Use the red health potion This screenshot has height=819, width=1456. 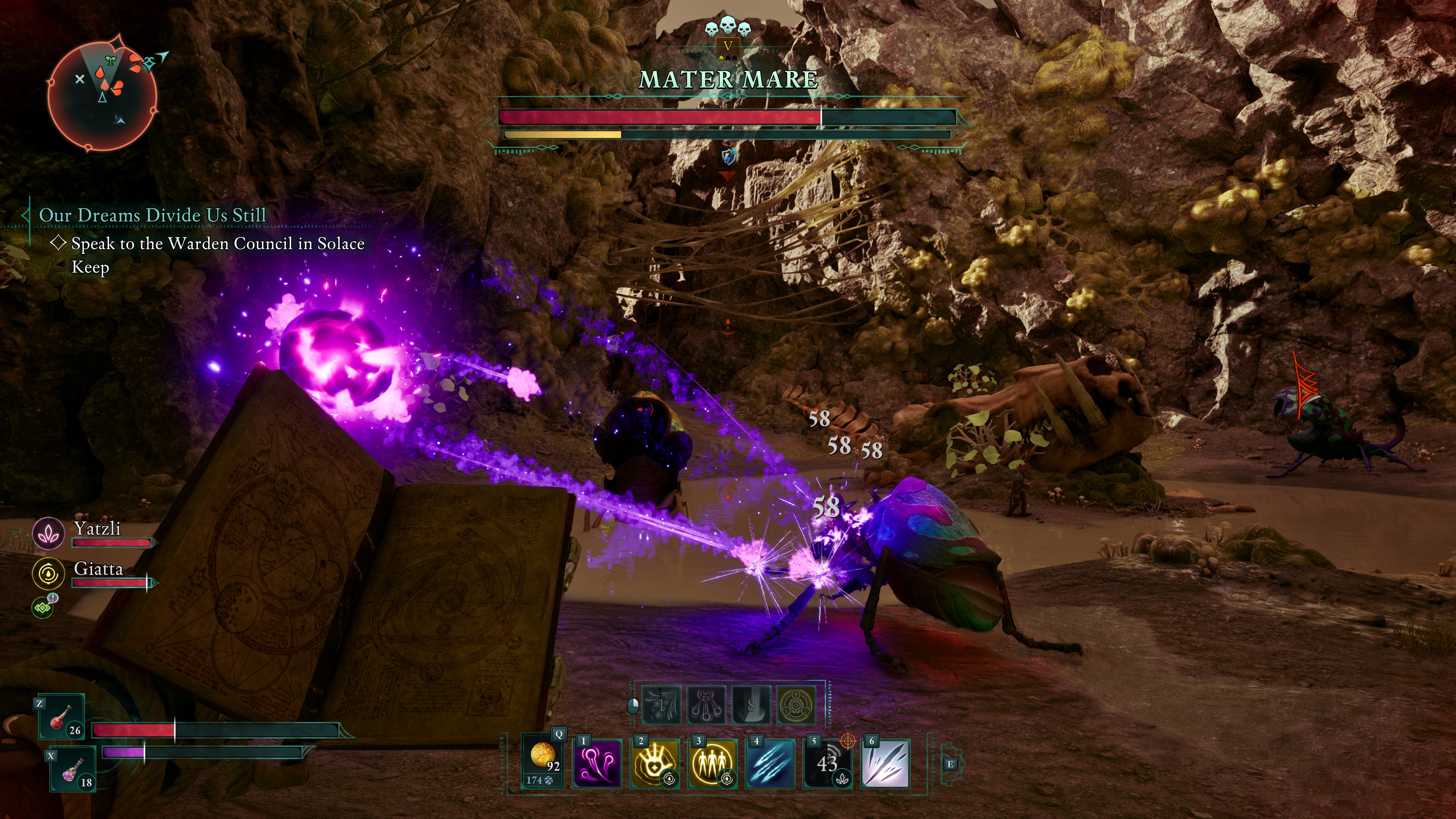(61, 717)
